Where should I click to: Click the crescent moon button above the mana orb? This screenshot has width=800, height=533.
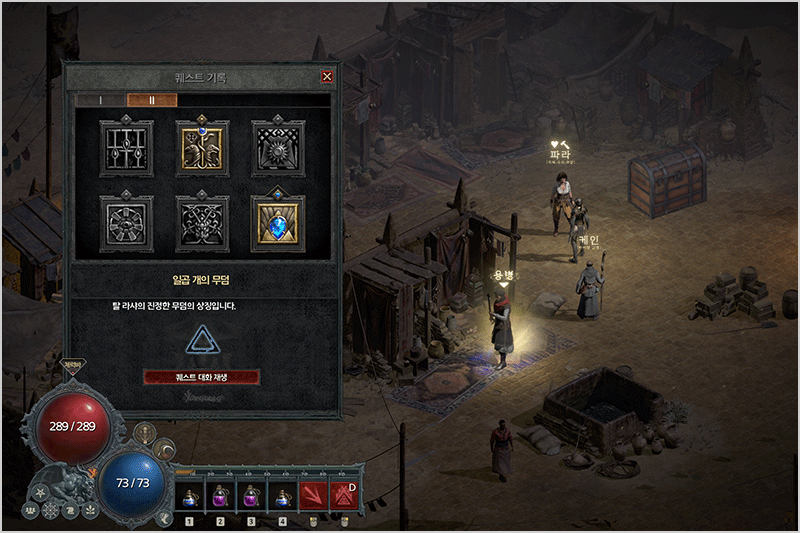click(x=164, y=450)
